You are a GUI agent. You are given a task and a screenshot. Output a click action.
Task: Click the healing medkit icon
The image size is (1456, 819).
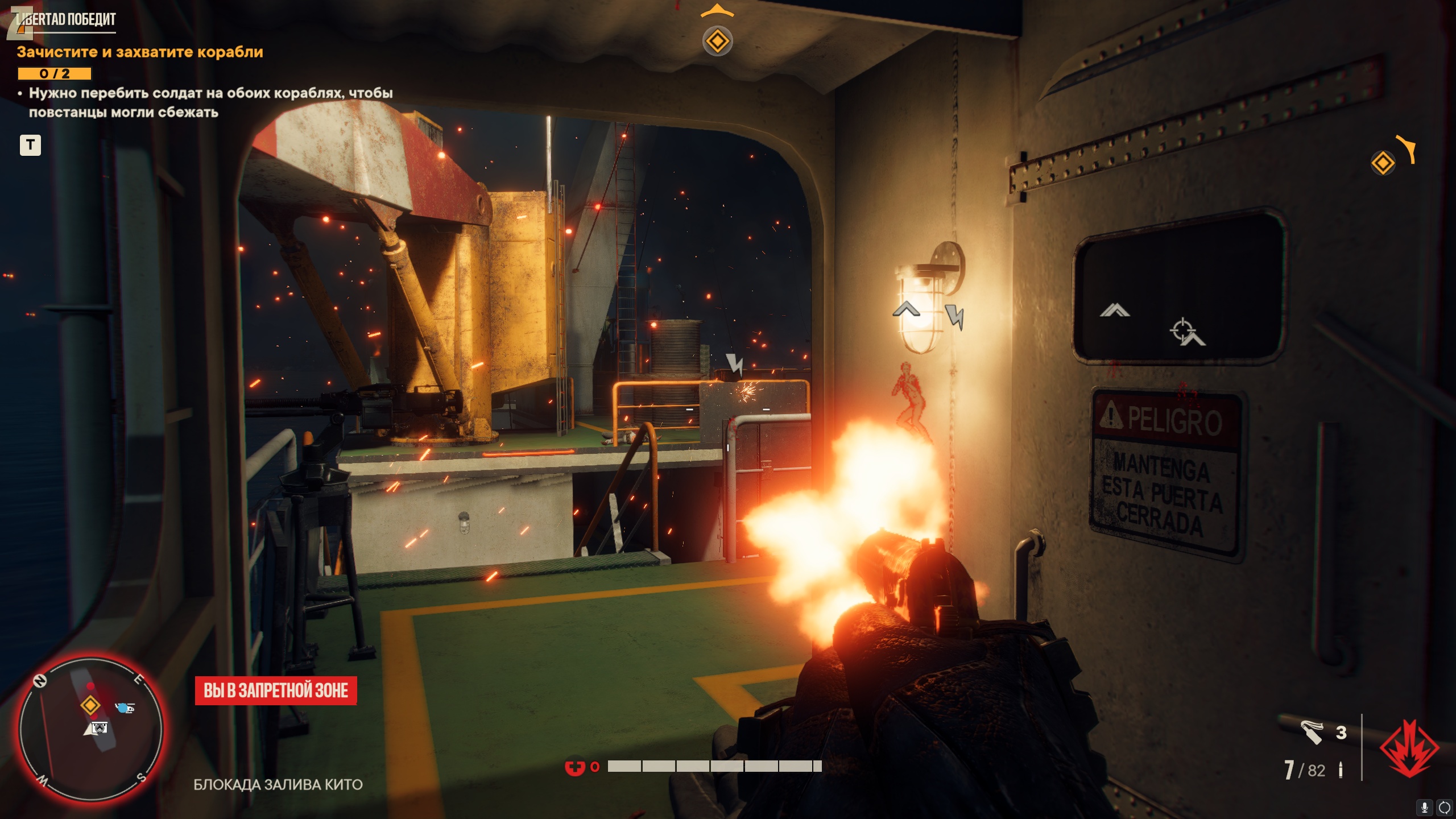tap(574, 767)
